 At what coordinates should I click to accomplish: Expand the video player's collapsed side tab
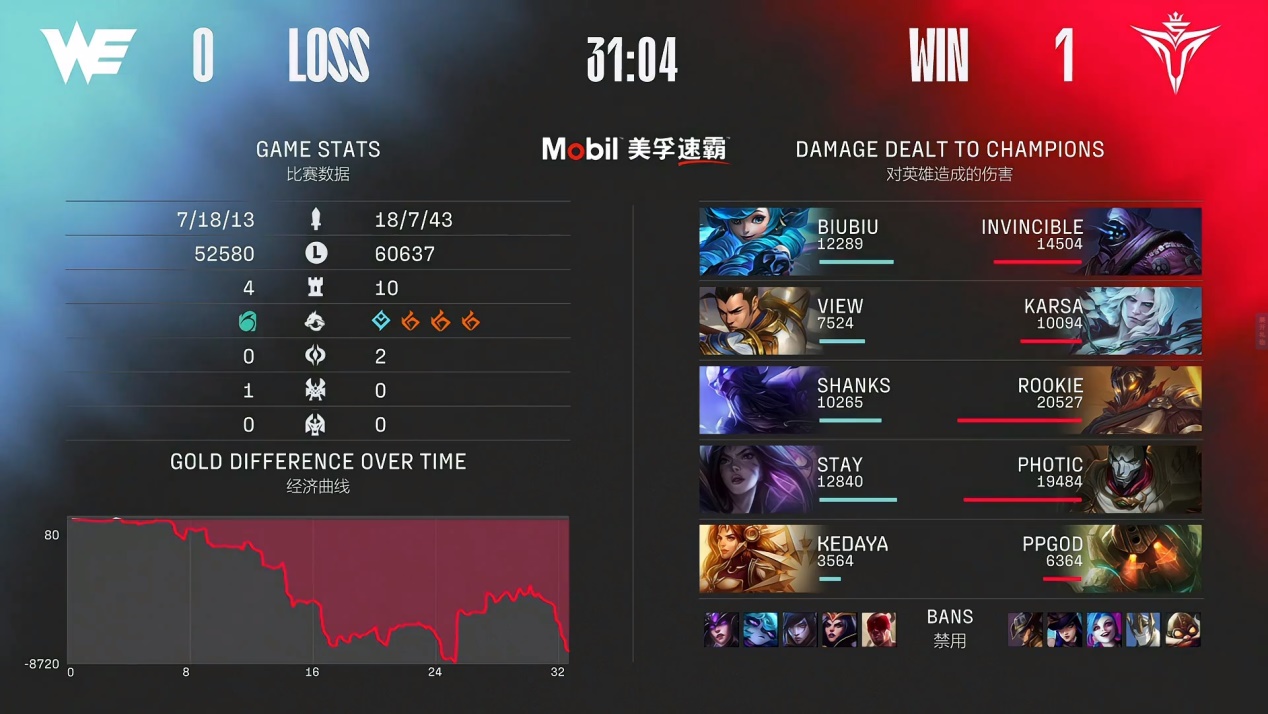pos(1261,330)
